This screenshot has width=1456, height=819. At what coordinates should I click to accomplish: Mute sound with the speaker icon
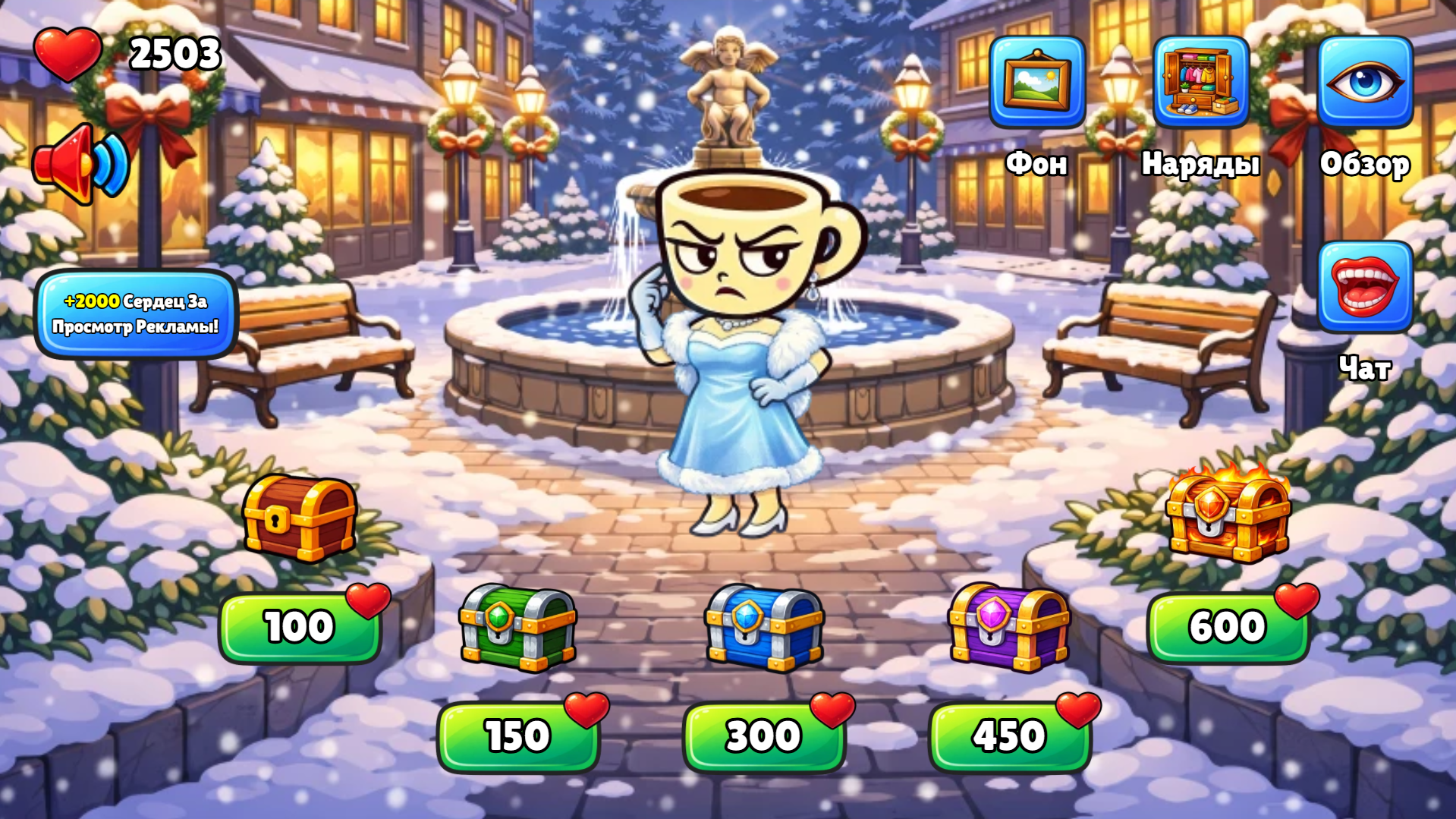click(80, 163)
